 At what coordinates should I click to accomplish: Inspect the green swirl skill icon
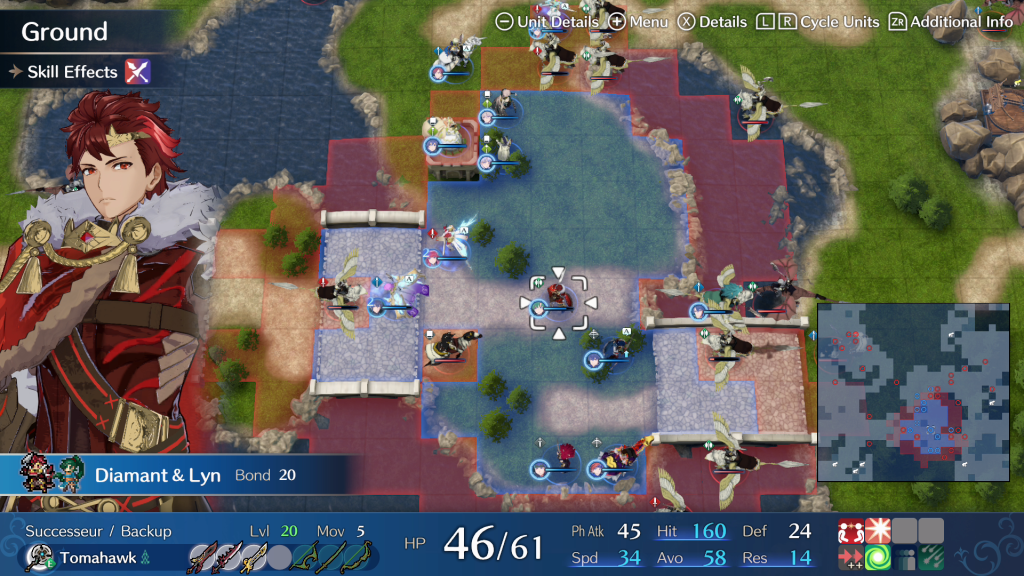tap(879, 558)
